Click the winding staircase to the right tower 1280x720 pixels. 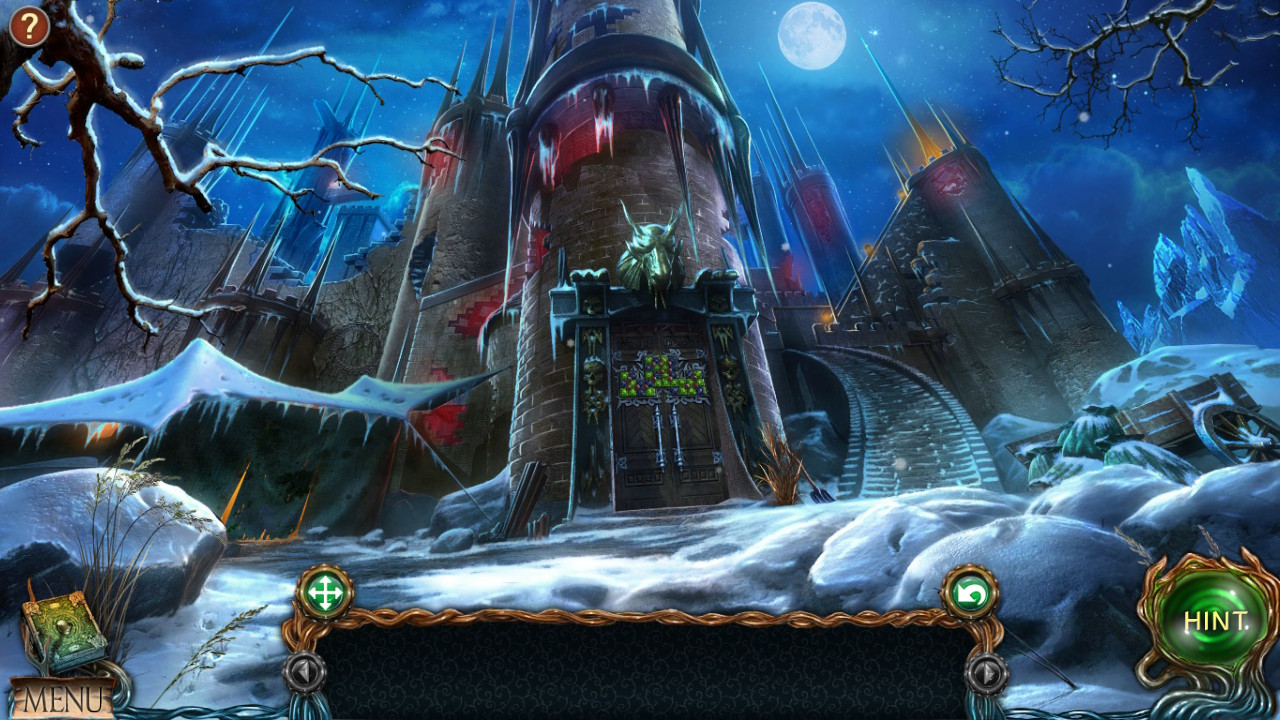tap(900, 410)
